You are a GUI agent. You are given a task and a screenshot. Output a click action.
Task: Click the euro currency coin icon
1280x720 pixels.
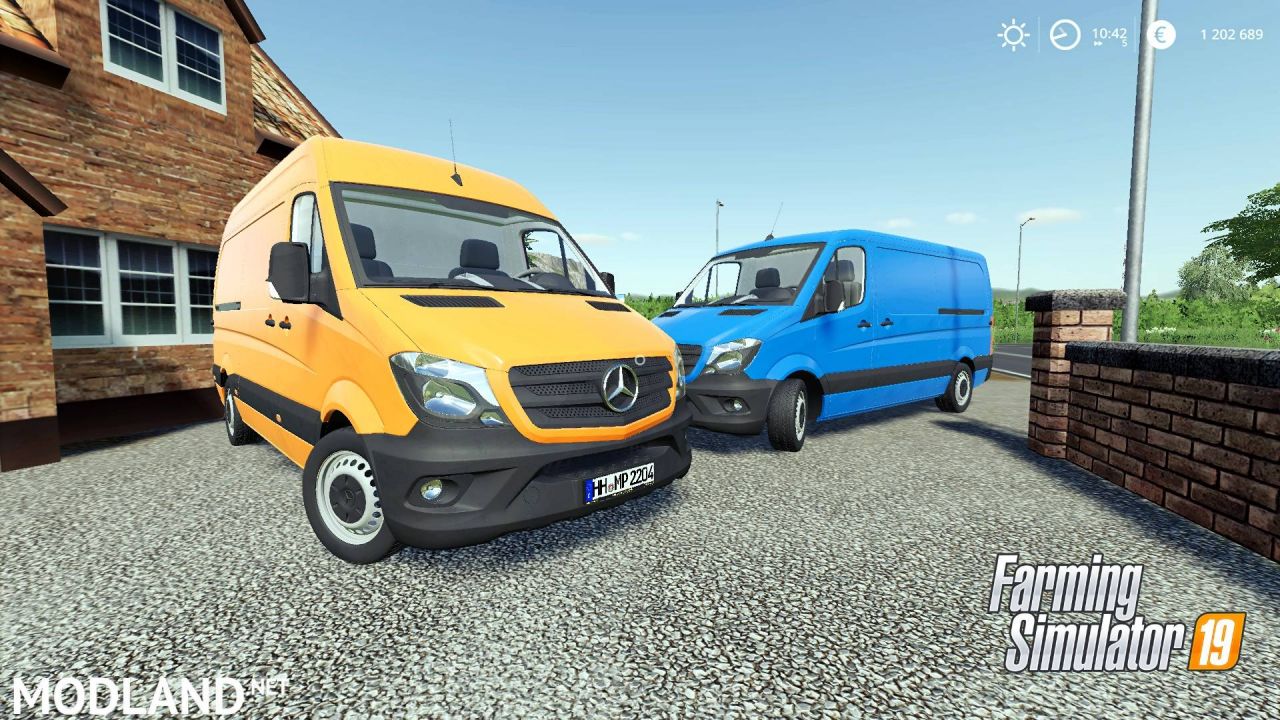tap(1160, 35)
